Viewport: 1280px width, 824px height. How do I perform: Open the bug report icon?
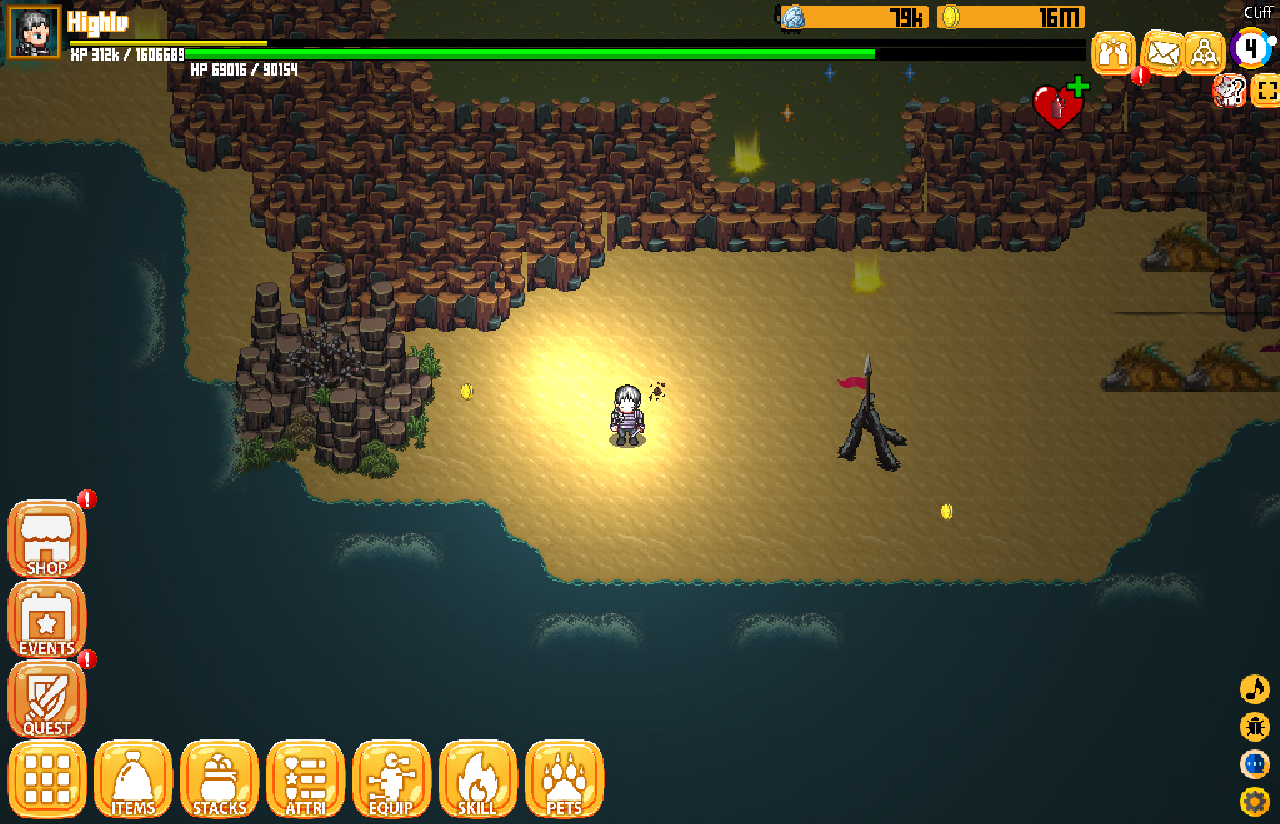tap(1254, 727)
